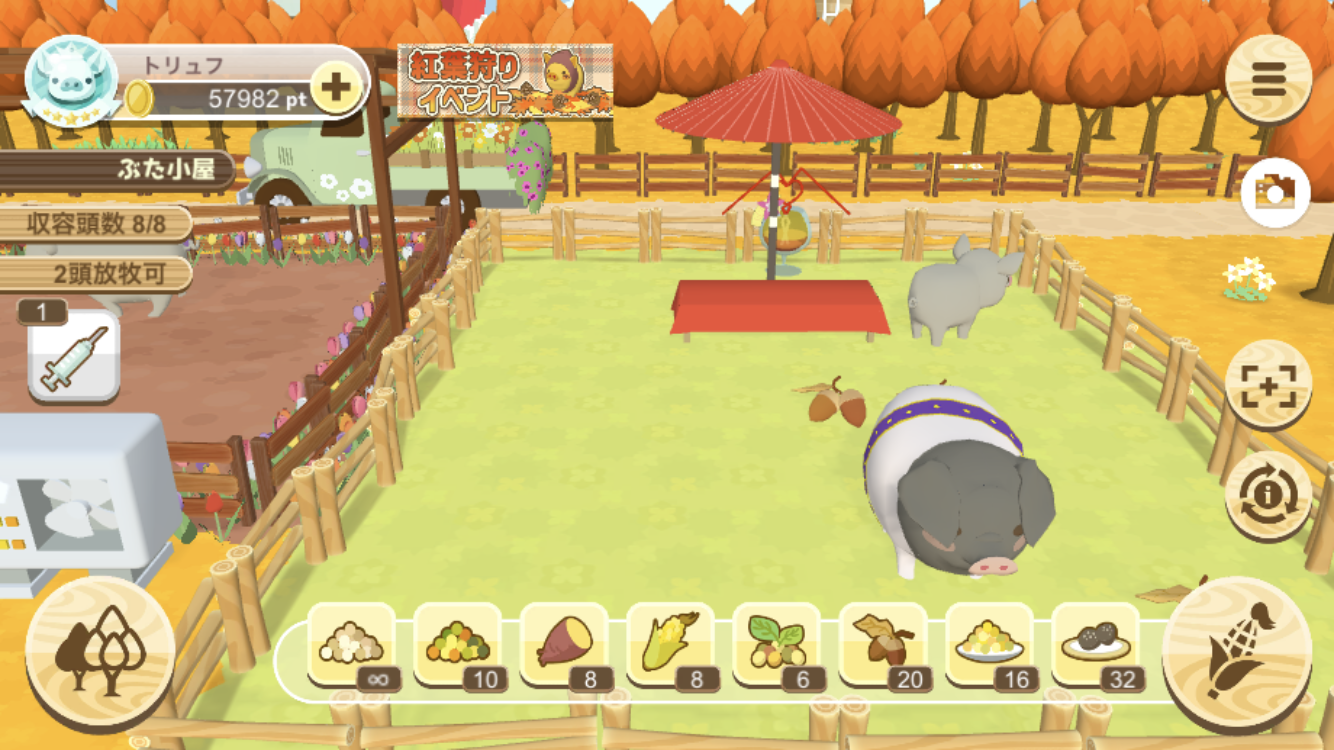Viewport: 1334px width, 750px height.
Task: Open the autumn leaves event banner
Action: tap(505, 81)
